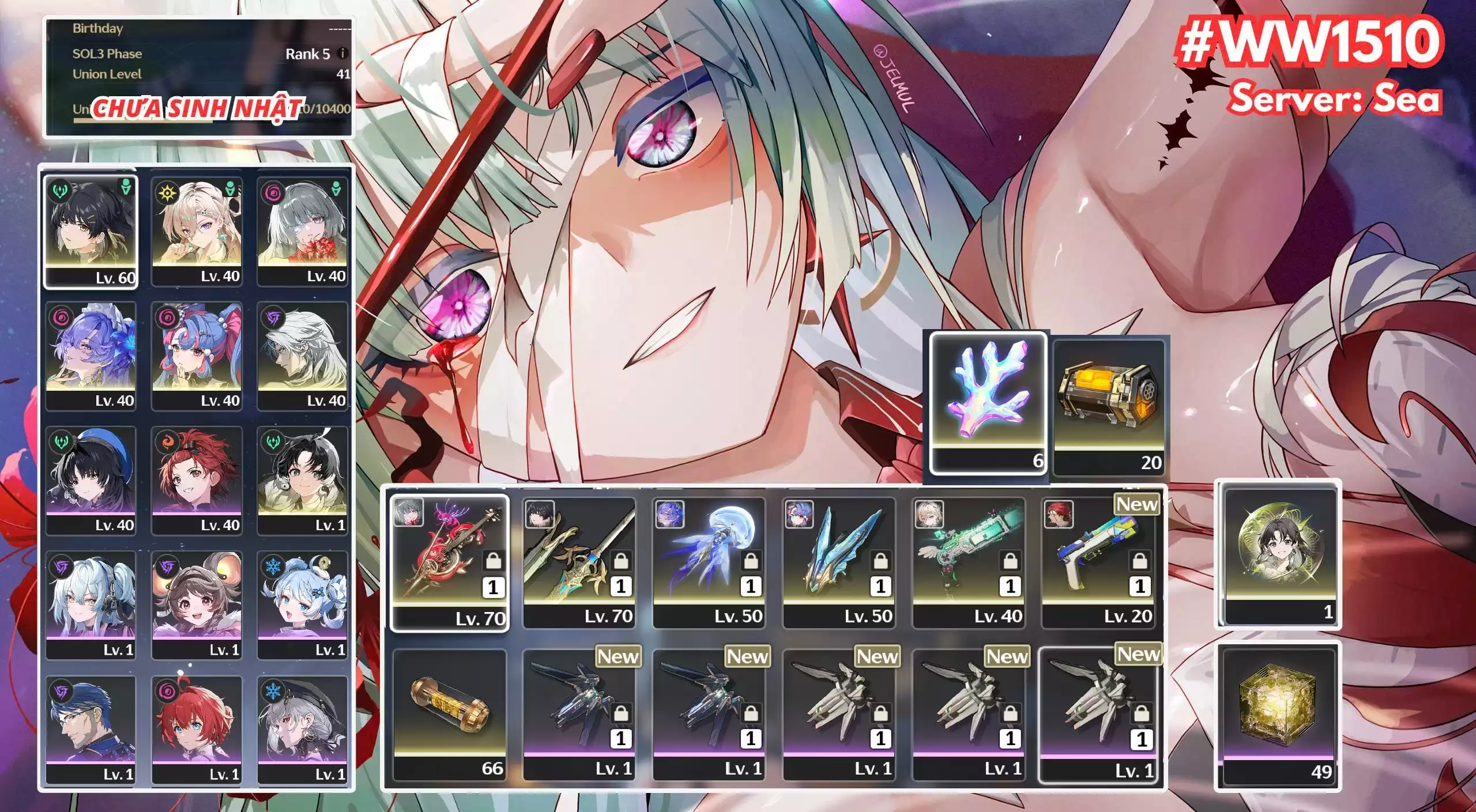Choose the golden sword weapon at Lv. 70
The width and height of the screenshot is (1476, 812).
(x=579, y=562)
